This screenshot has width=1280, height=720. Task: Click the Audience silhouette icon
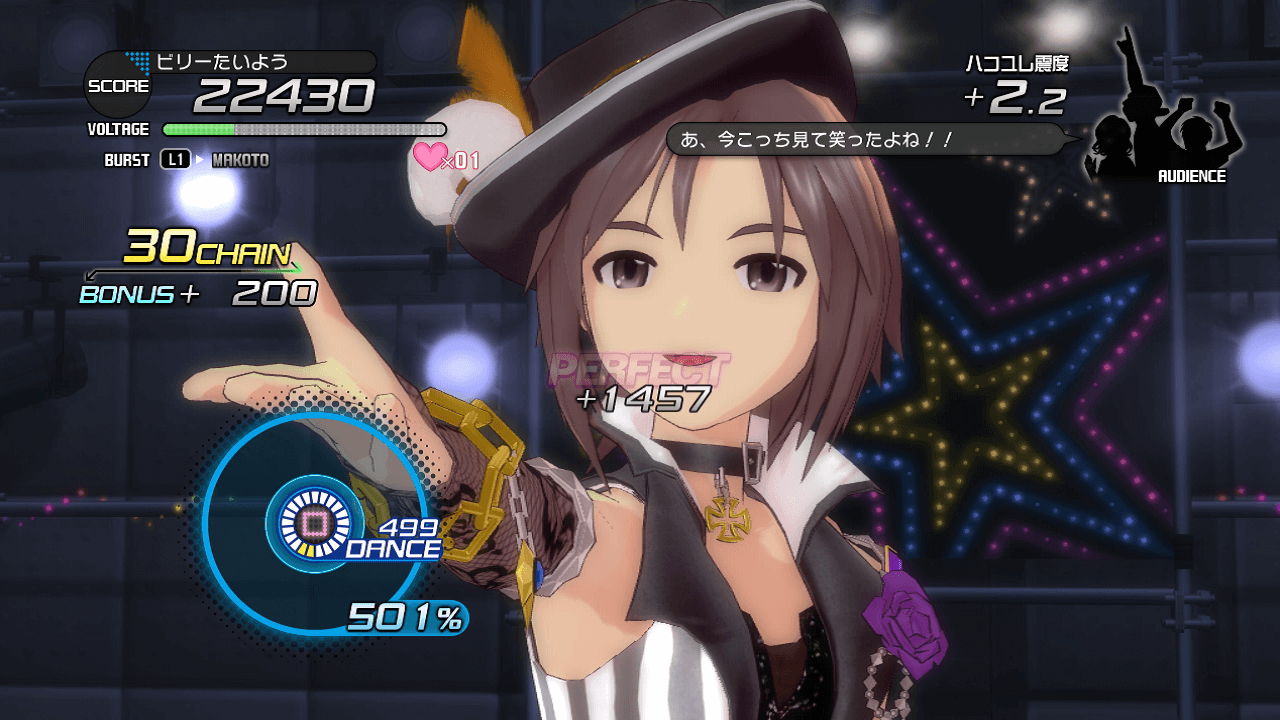tap(1165, 115)
